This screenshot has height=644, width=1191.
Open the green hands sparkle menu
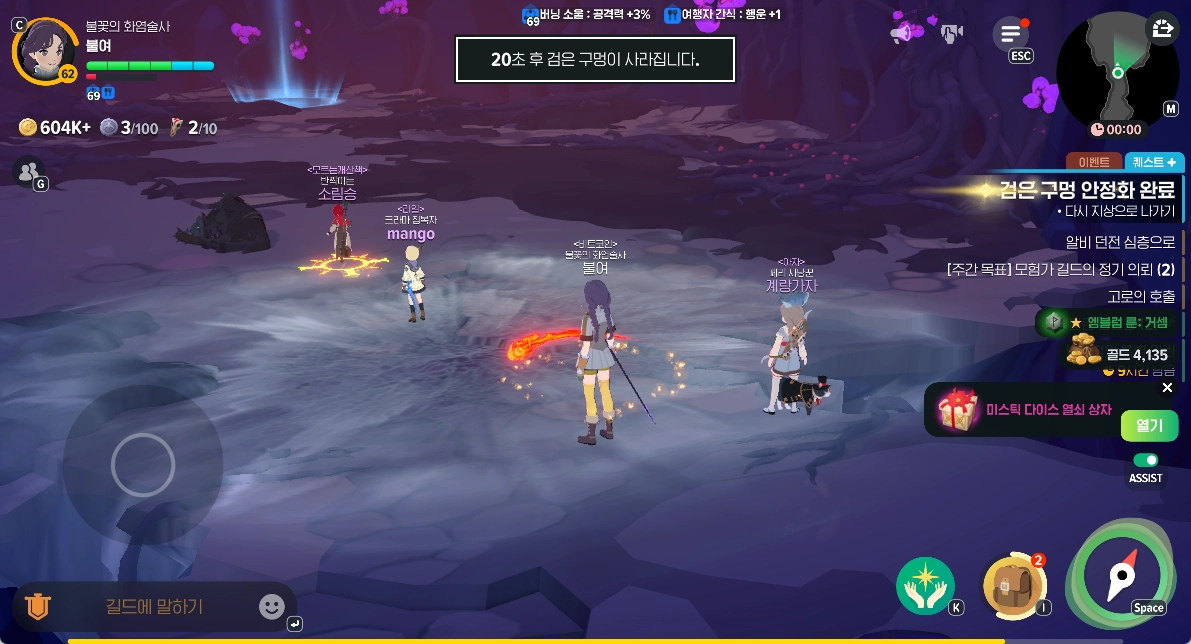925,586
